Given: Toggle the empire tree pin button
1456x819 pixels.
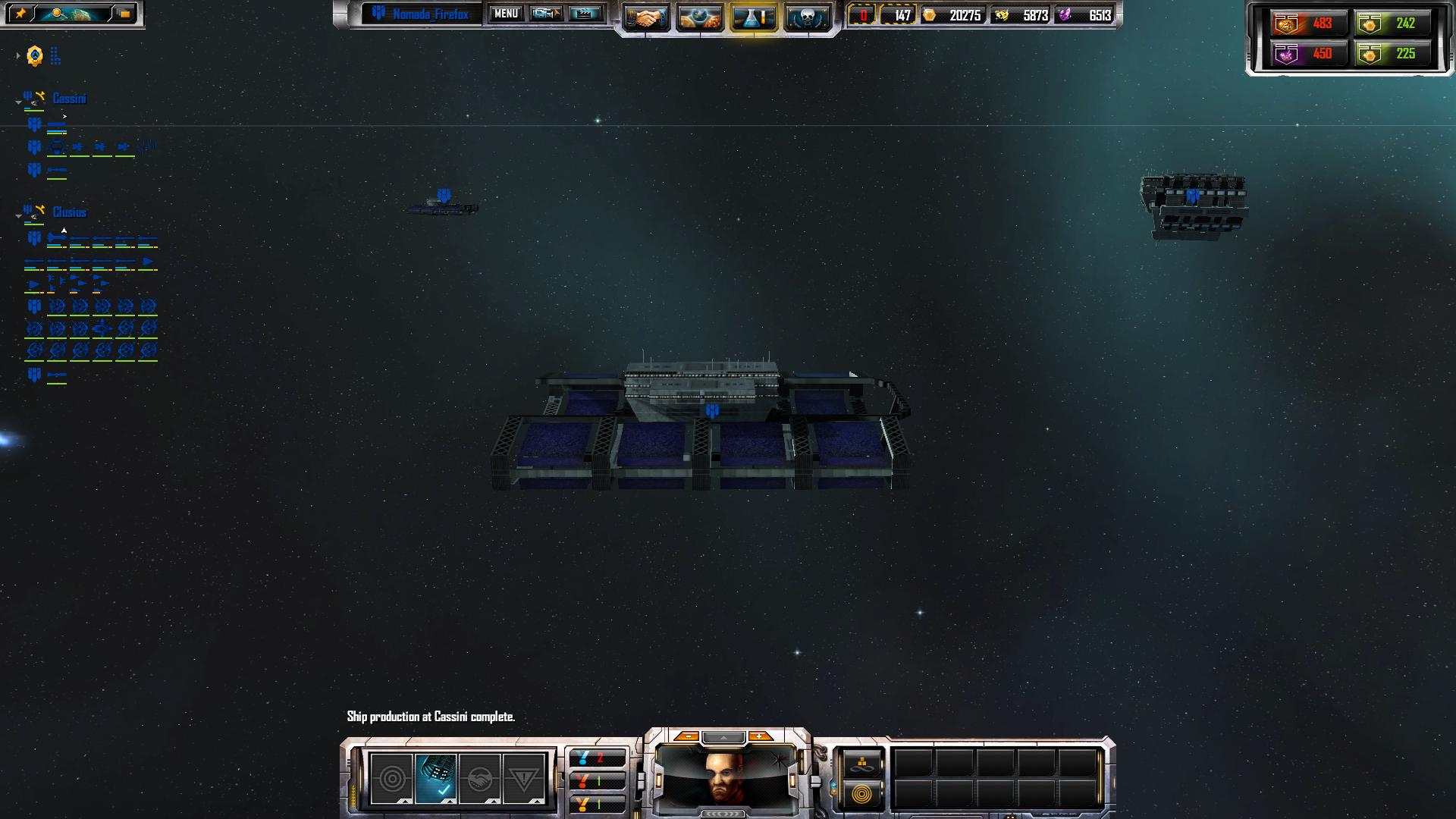Looking at the screenshot, I should click(x=20, y=14).
